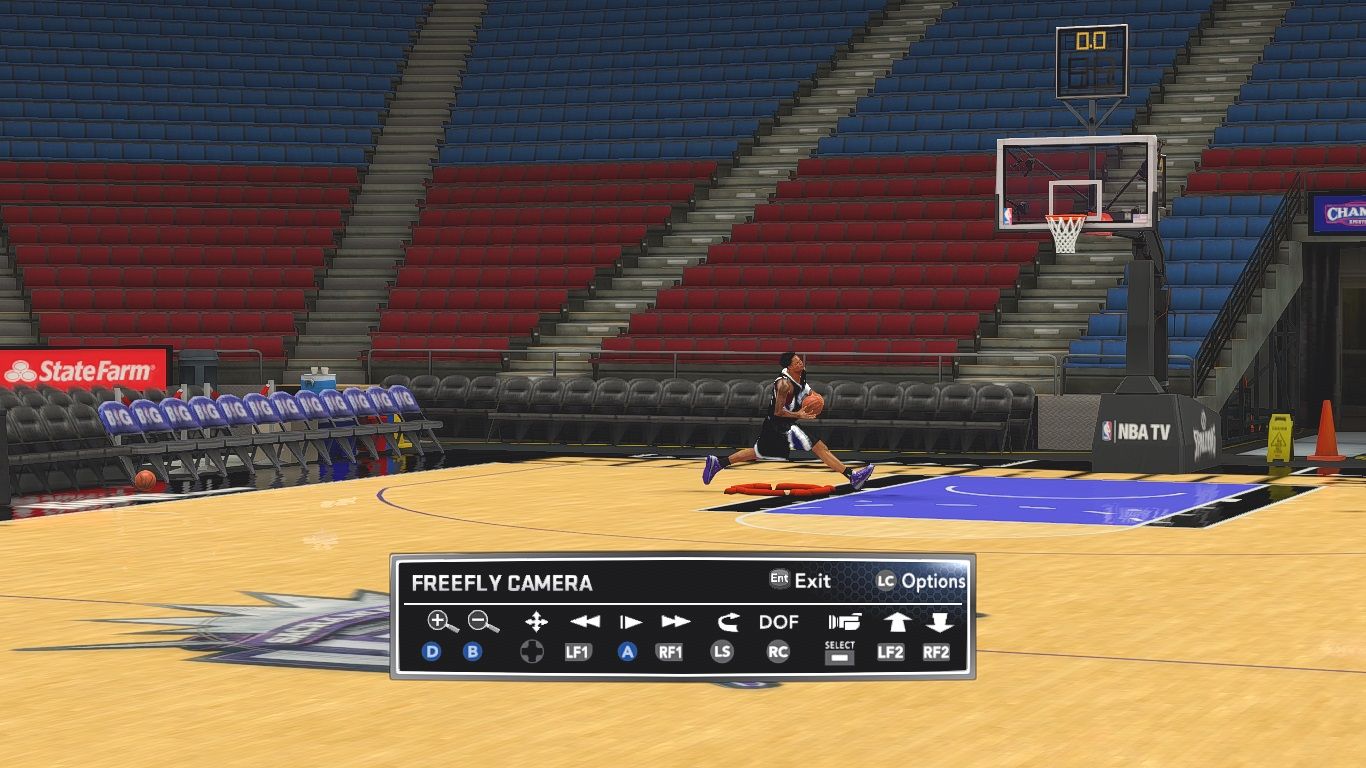This screenshot has height=768, width=1366.
Task: Toggle the DOF depth of field option
Action: (x=779, y=622)
